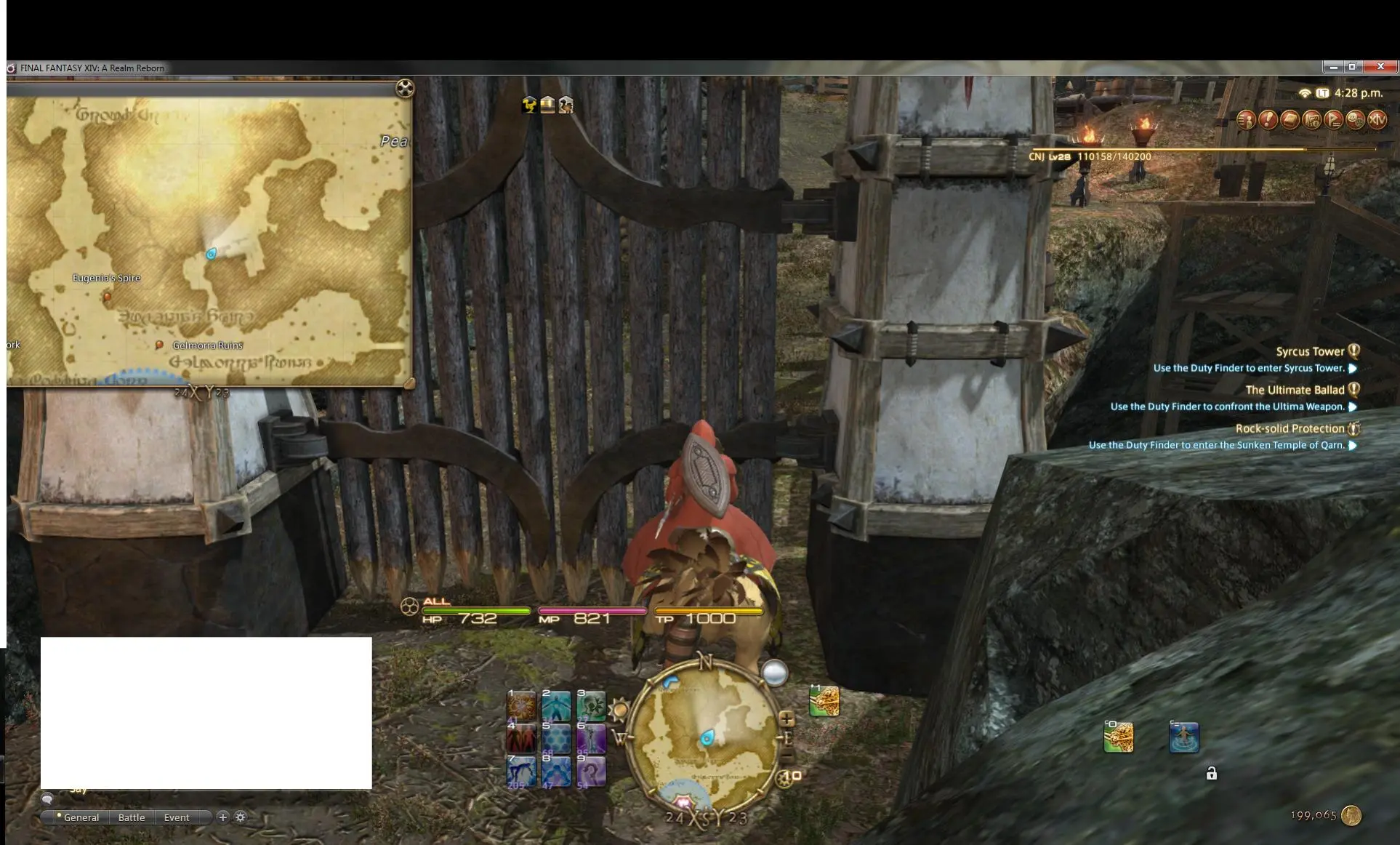Open the Syrcus Tower quest entry
The width and height of the screenshot is (1400, 845).
coord(1310,351)
